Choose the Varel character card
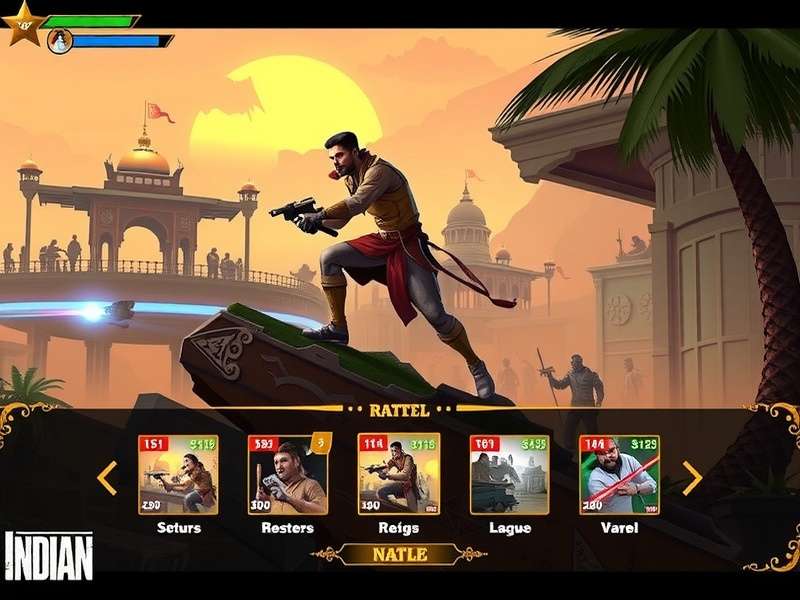 pos(619,475)
